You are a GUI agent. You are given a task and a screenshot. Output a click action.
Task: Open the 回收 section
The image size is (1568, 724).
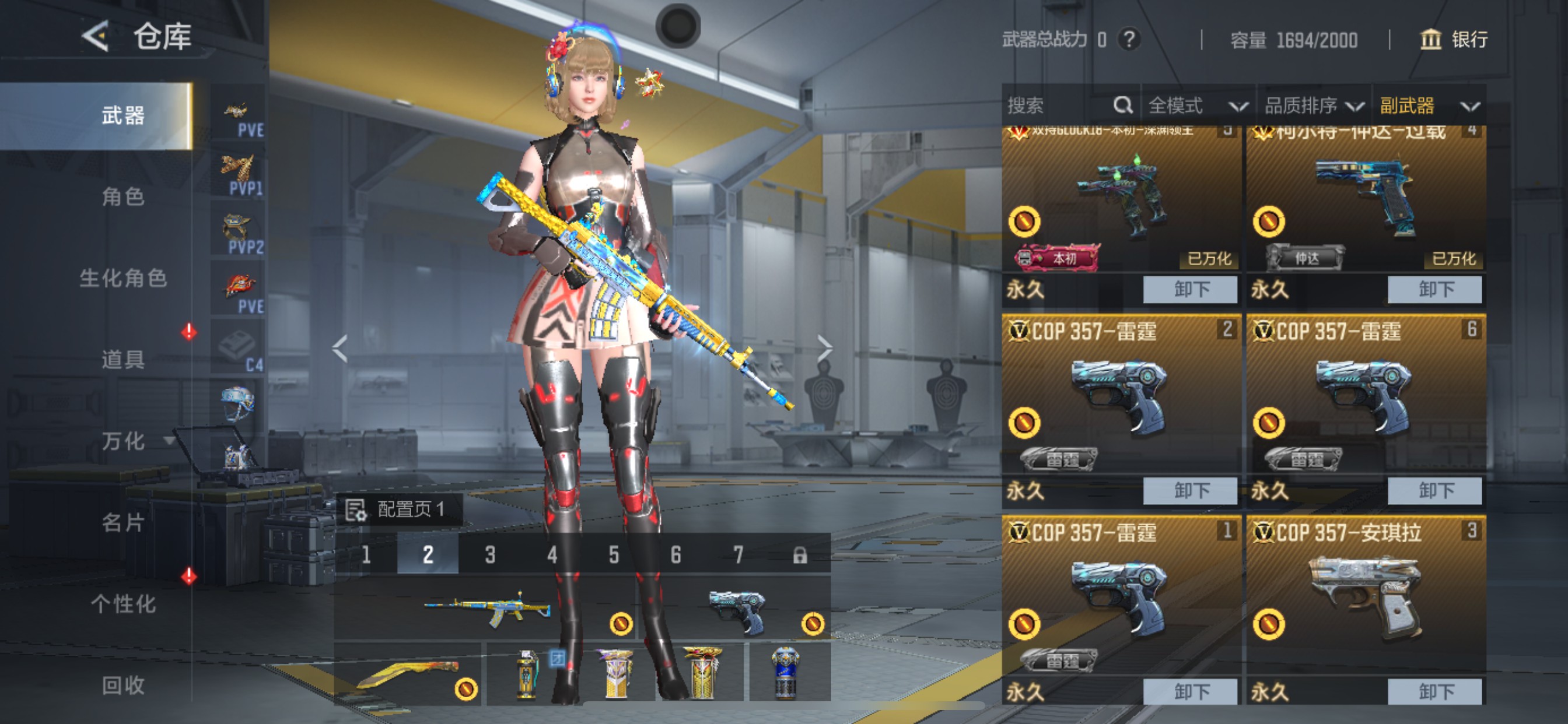123,685
